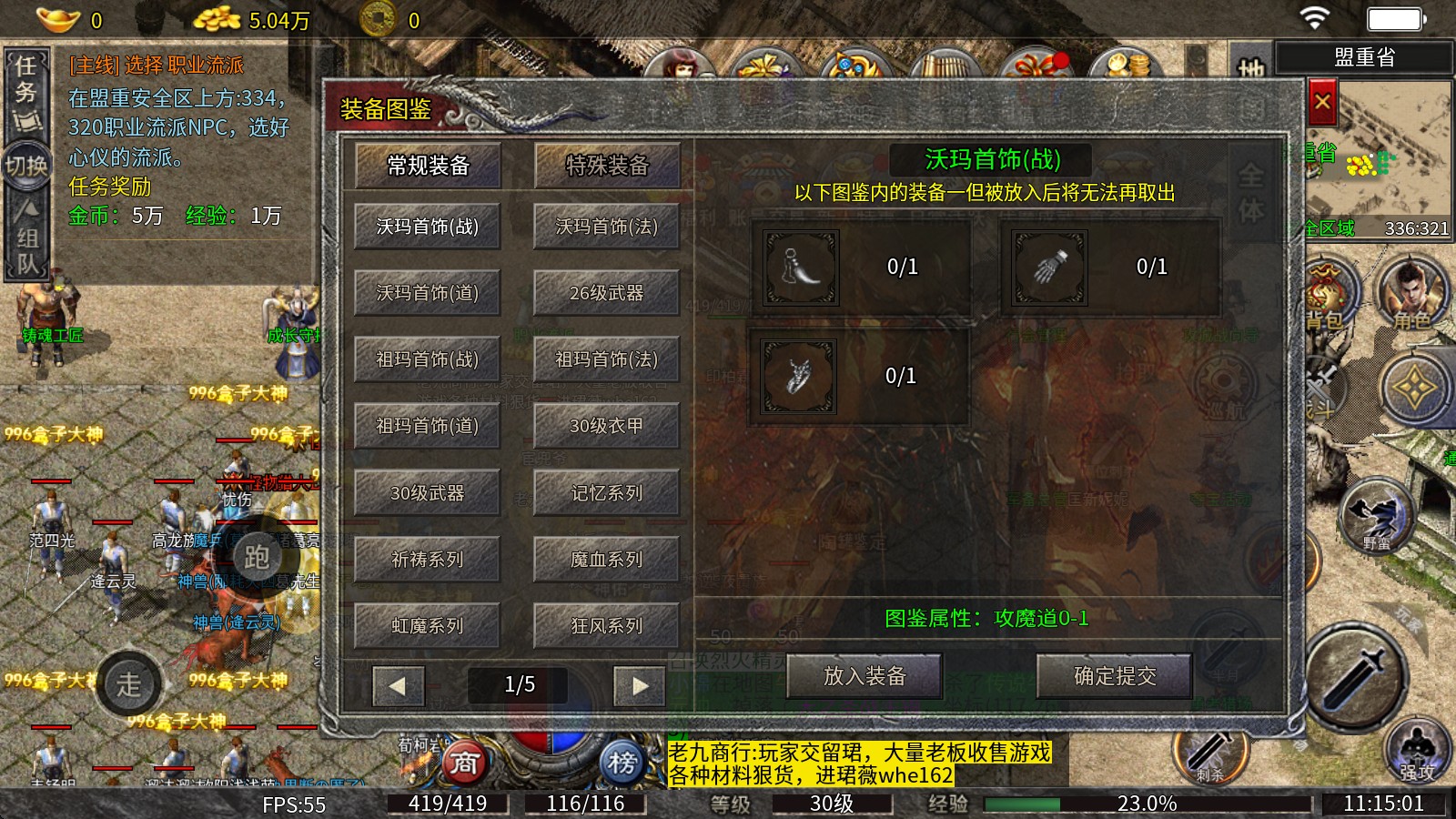Go to the previous catalog page
This screenshot has width=1456, height=819.
(398, 685)
